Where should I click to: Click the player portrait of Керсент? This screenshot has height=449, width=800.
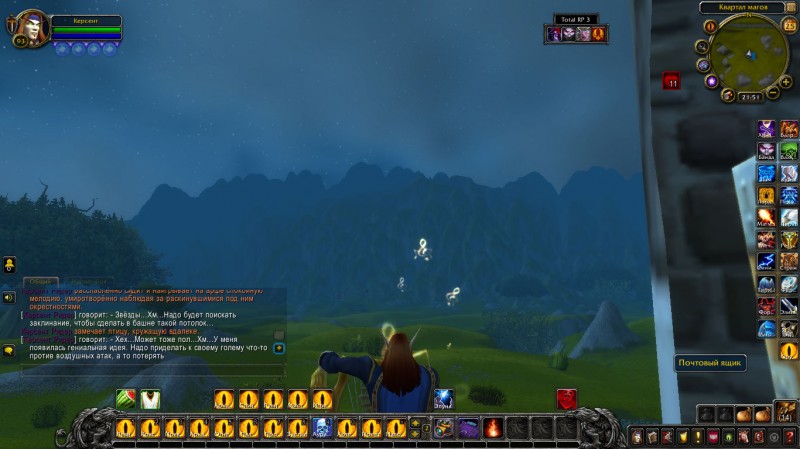(30, 29)
